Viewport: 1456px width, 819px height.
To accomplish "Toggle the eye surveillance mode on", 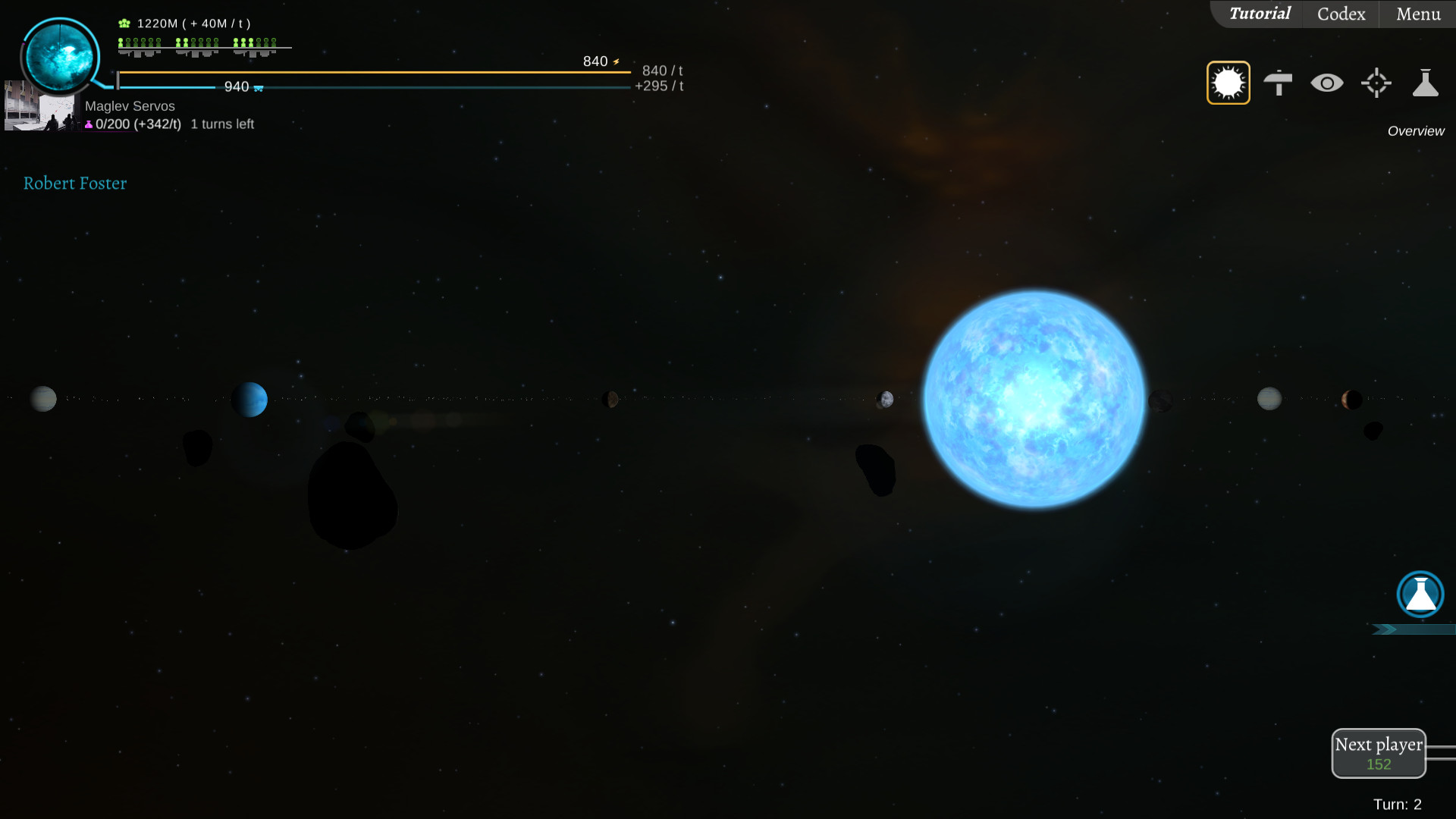I will tap(1328, 82).
